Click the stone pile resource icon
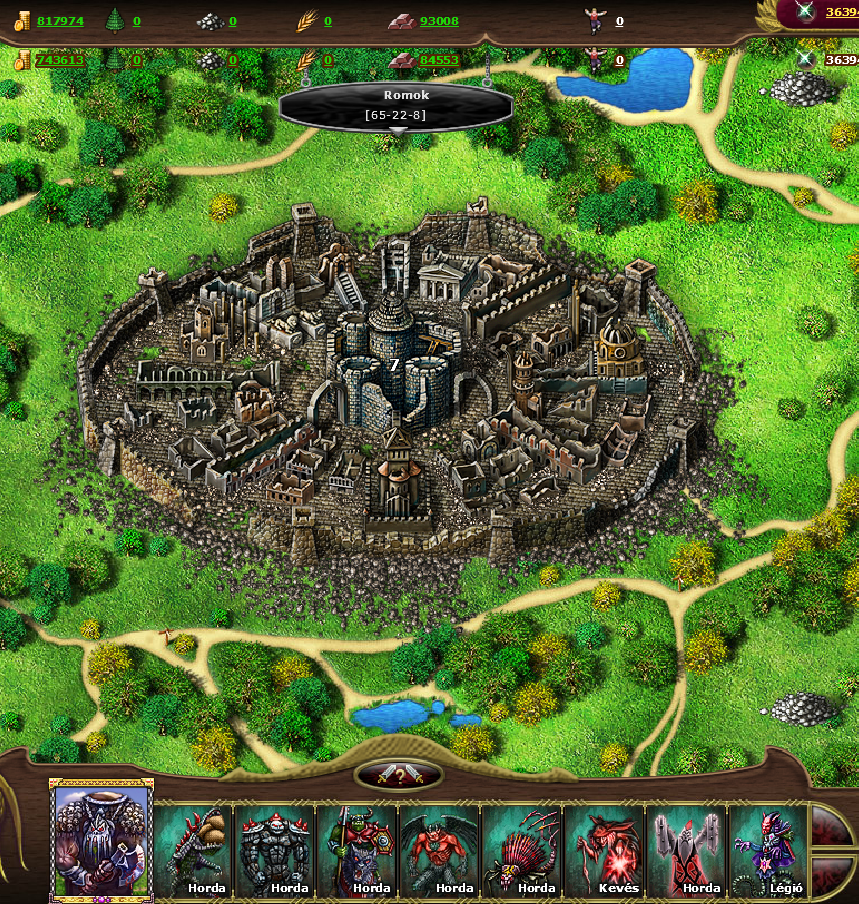The width and height of the screenshot is (859, 904). pos(208,20)
